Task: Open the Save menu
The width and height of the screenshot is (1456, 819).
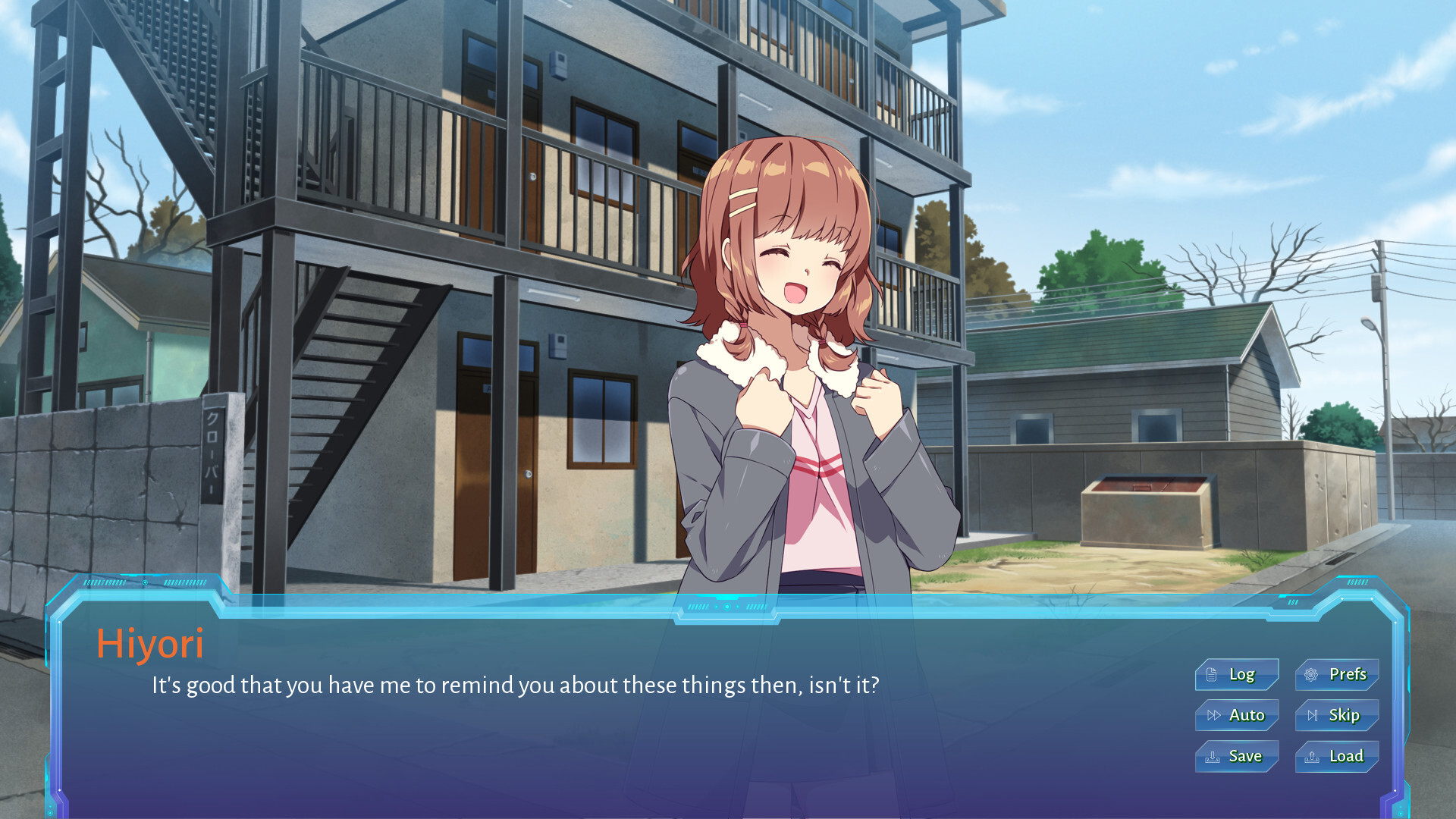Action: pos(1237,756)
